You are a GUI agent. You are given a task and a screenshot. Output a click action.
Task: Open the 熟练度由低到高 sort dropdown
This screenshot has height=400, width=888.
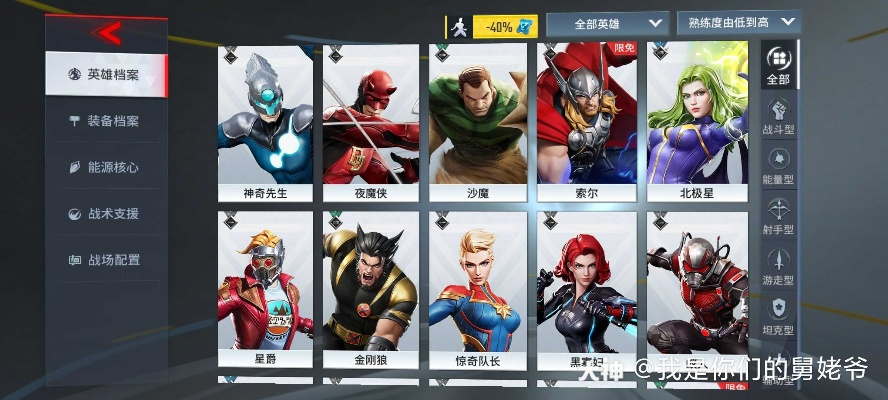tap(738, 22)
